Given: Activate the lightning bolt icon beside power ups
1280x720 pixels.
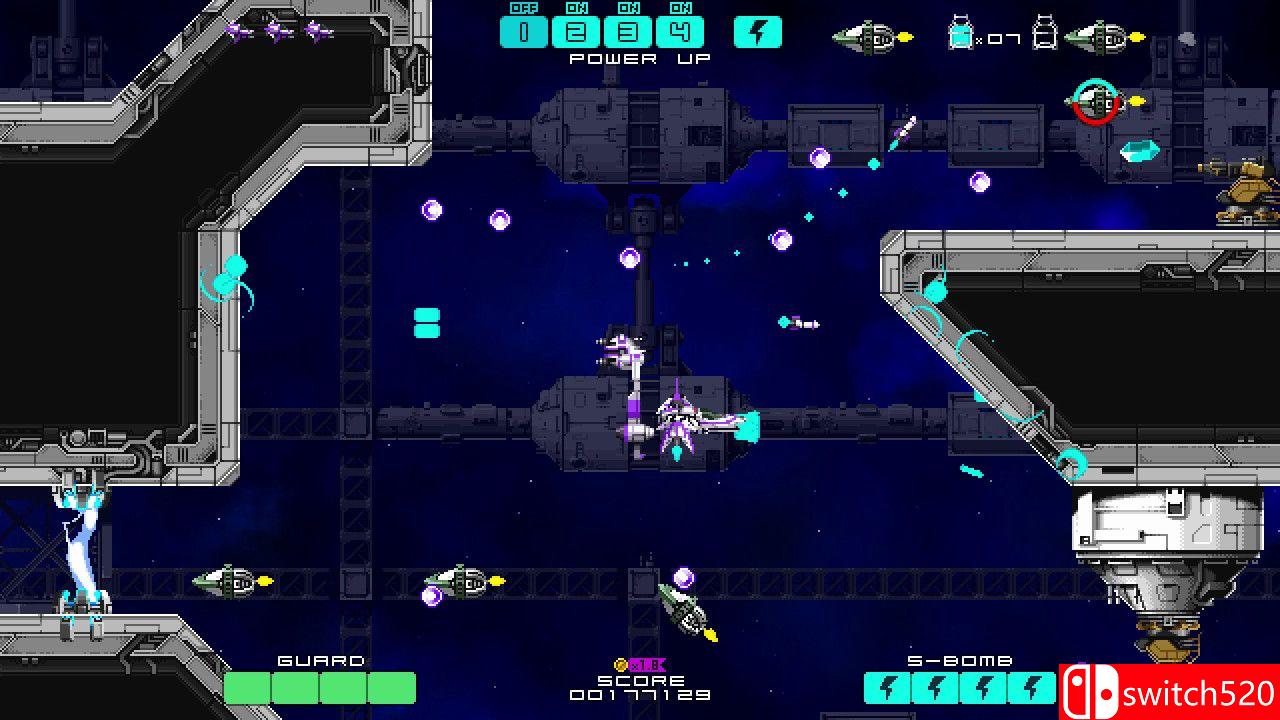Looking at the screenshot, I should (757, 32).
